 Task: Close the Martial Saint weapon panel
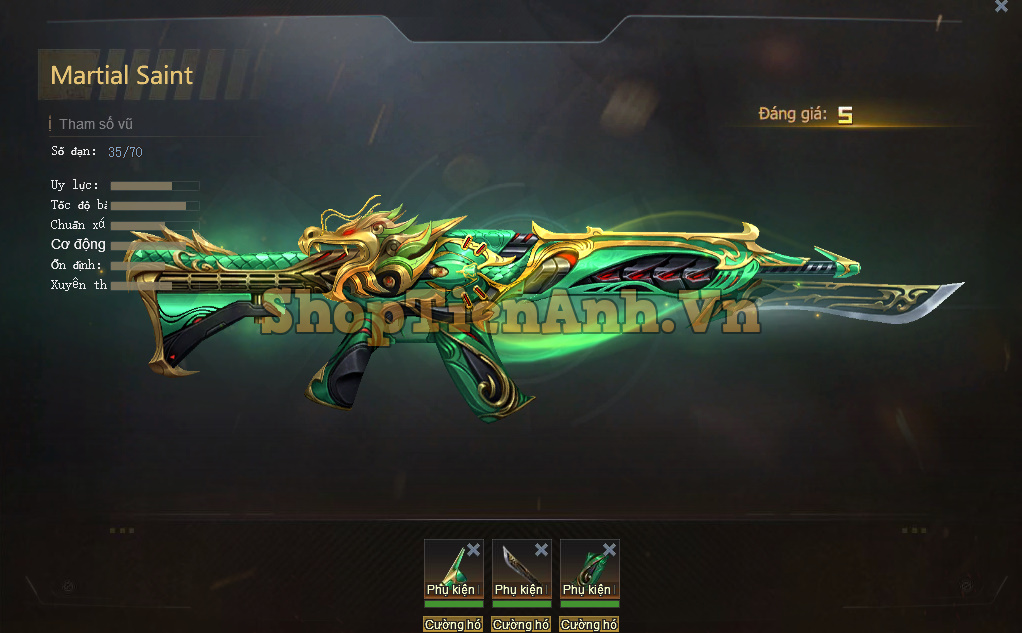coord(1001,6)
